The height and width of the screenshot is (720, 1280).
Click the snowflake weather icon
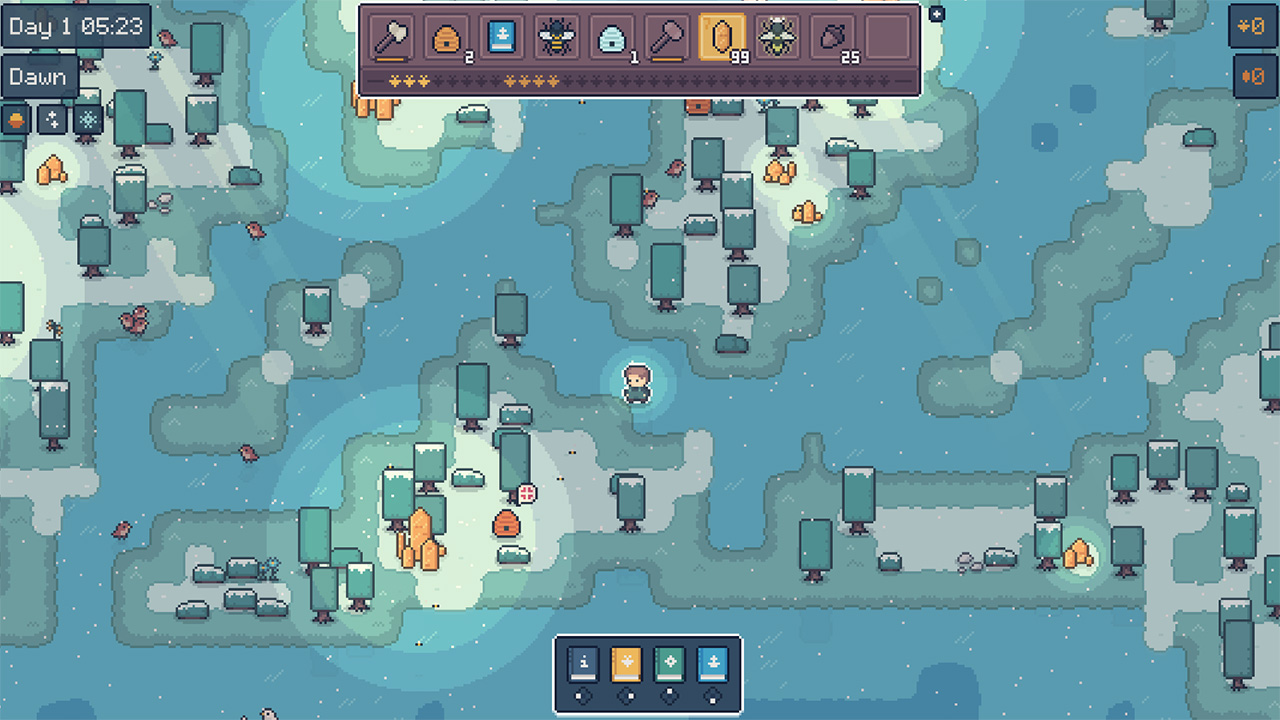[88, 119]
